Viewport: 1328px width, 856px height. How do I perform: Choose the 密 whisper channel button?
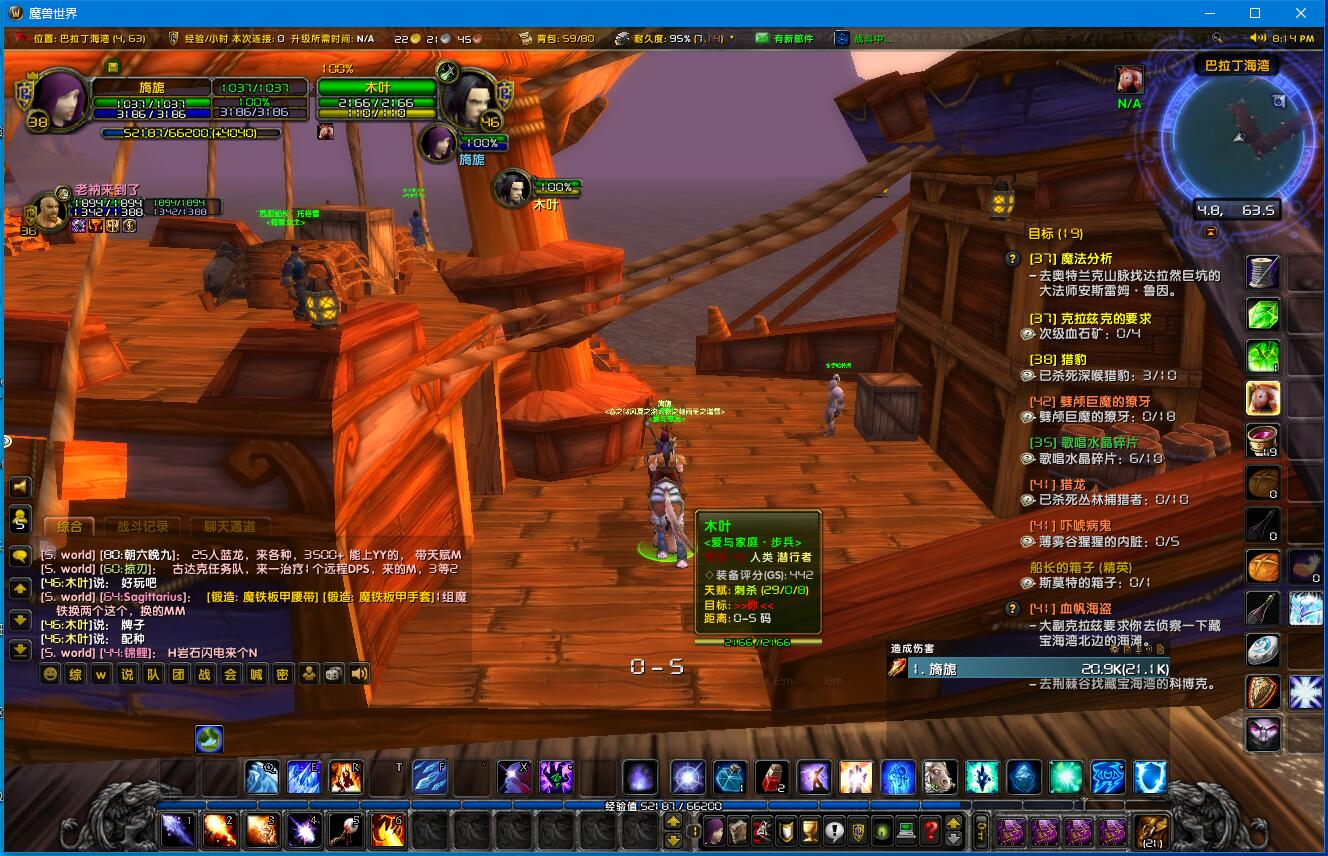coord(282,674)
